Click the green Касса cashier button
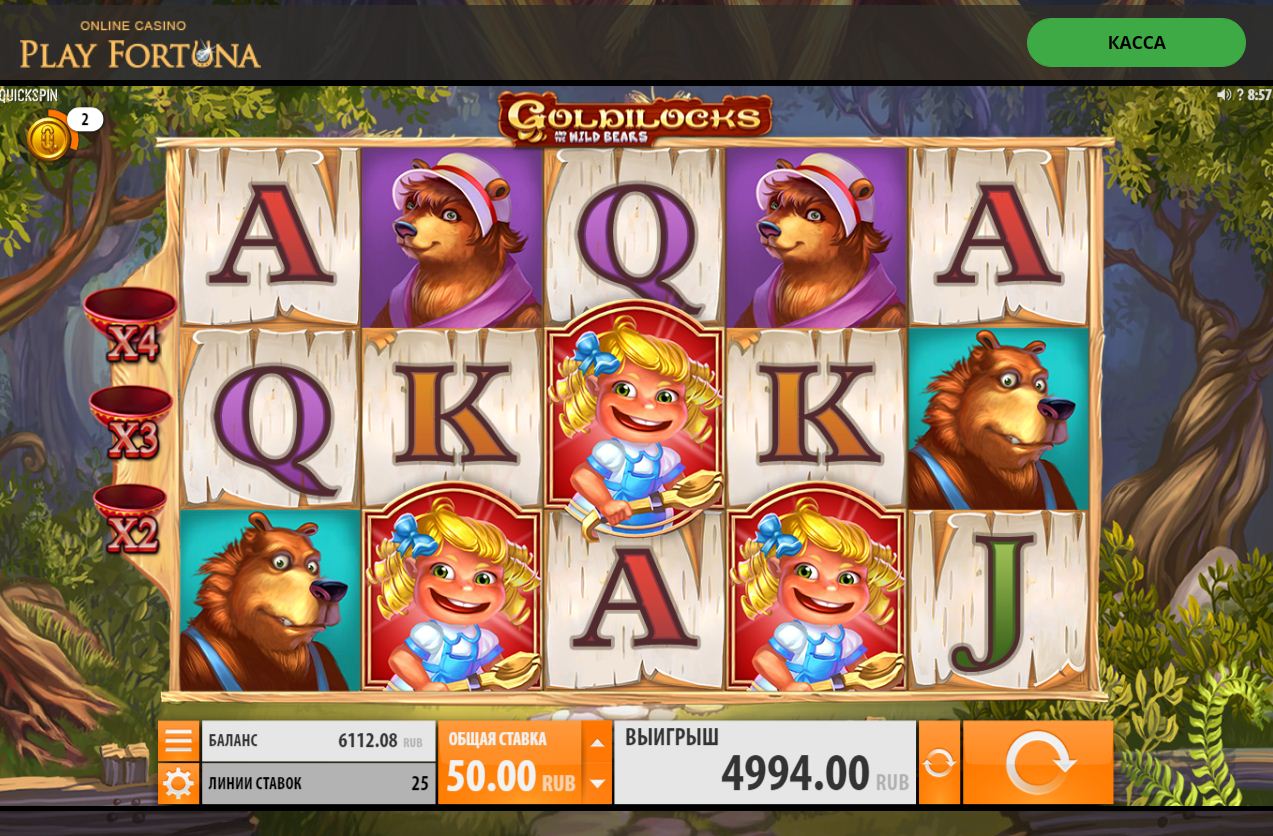 pyautogui.click(x=1136, y=43)
